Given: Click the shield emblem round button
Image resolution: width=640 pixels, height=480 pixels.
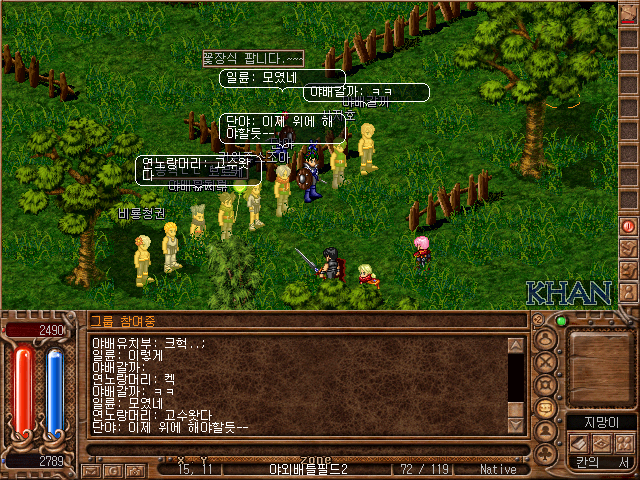Looking at the screenshot, I should tap(546, 385).
